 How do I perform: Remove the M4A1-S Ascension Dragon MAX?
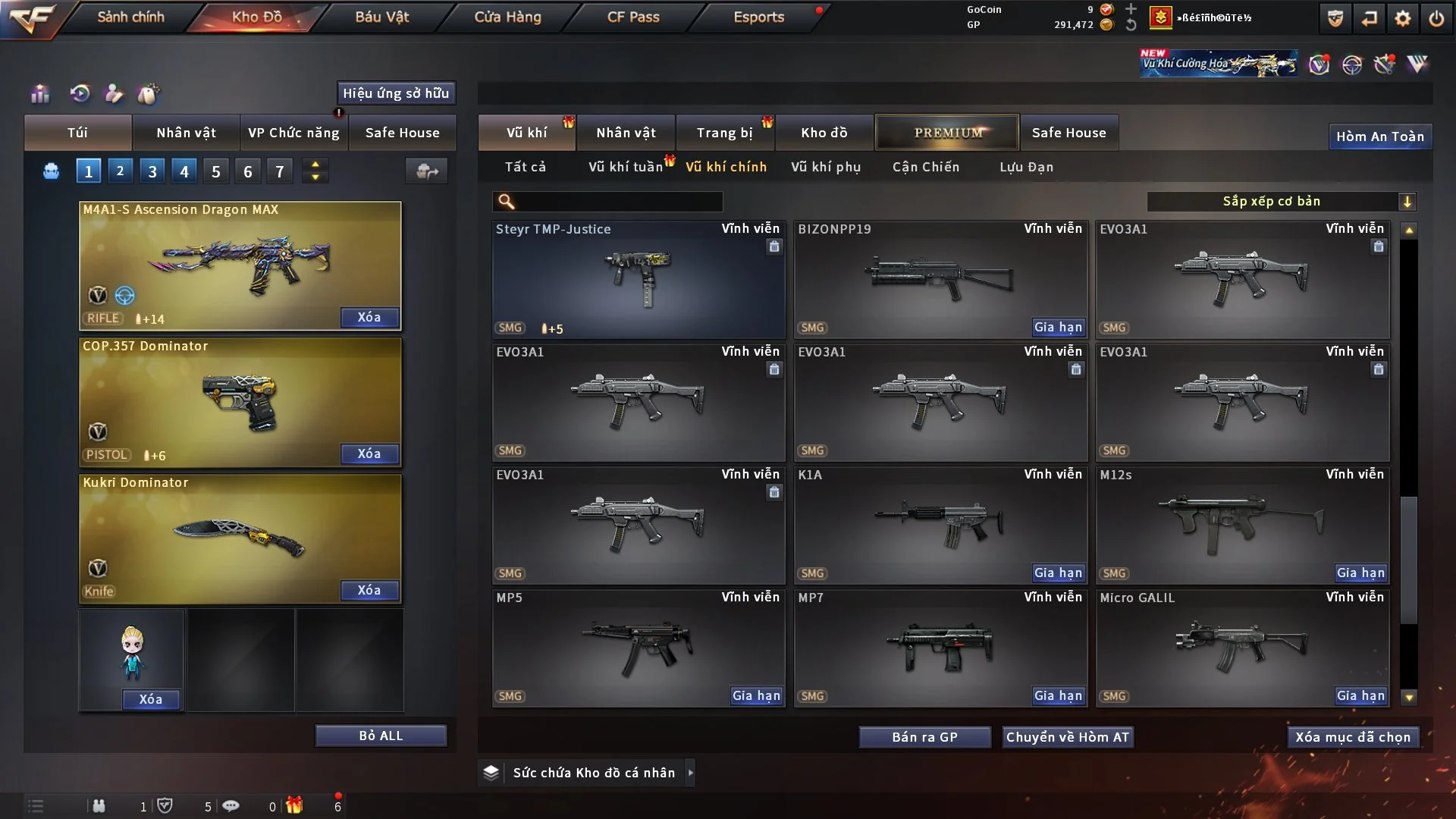tap(369, 317)
